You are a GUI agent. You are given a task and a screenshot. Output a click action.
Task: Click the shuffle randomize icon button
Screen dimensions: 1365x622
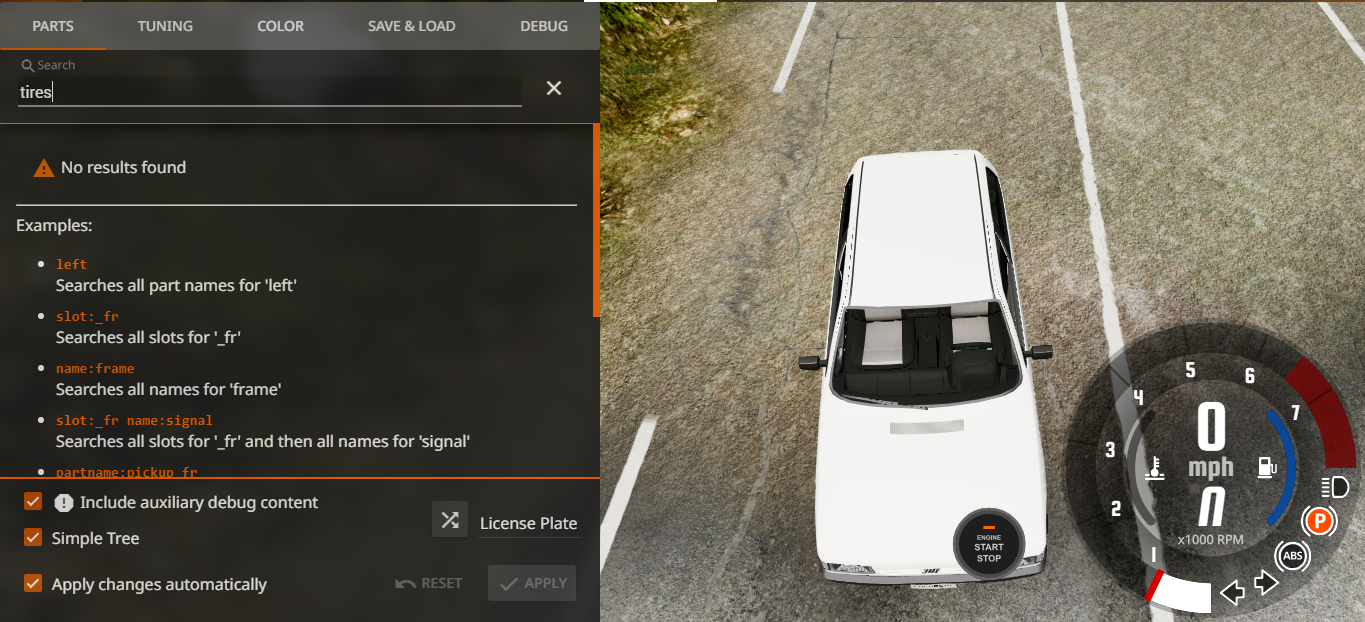click(450, 520)
